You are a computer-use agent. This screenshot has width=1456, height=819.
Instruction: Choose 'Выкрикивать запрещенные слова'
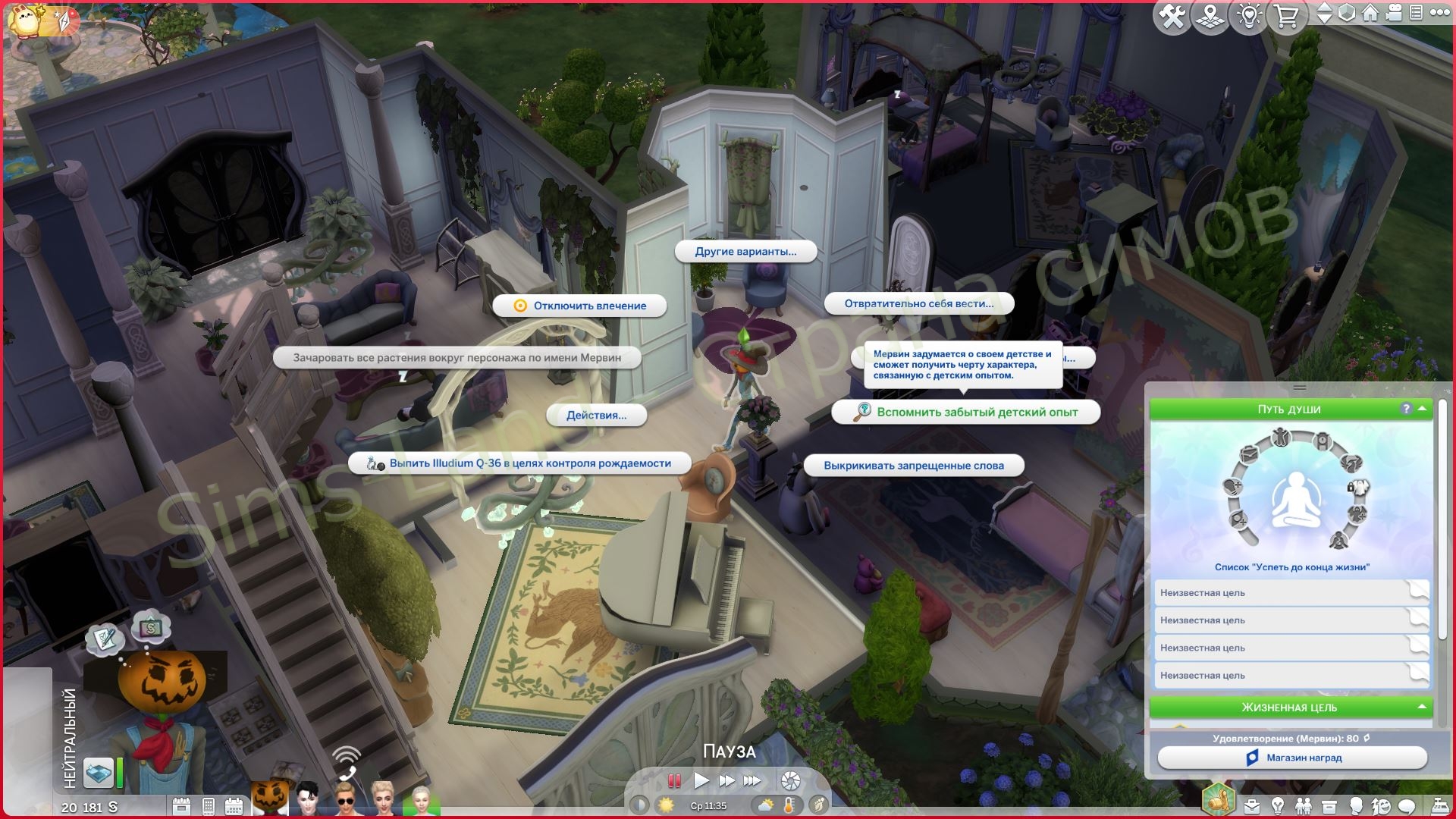tap(913, 466)
